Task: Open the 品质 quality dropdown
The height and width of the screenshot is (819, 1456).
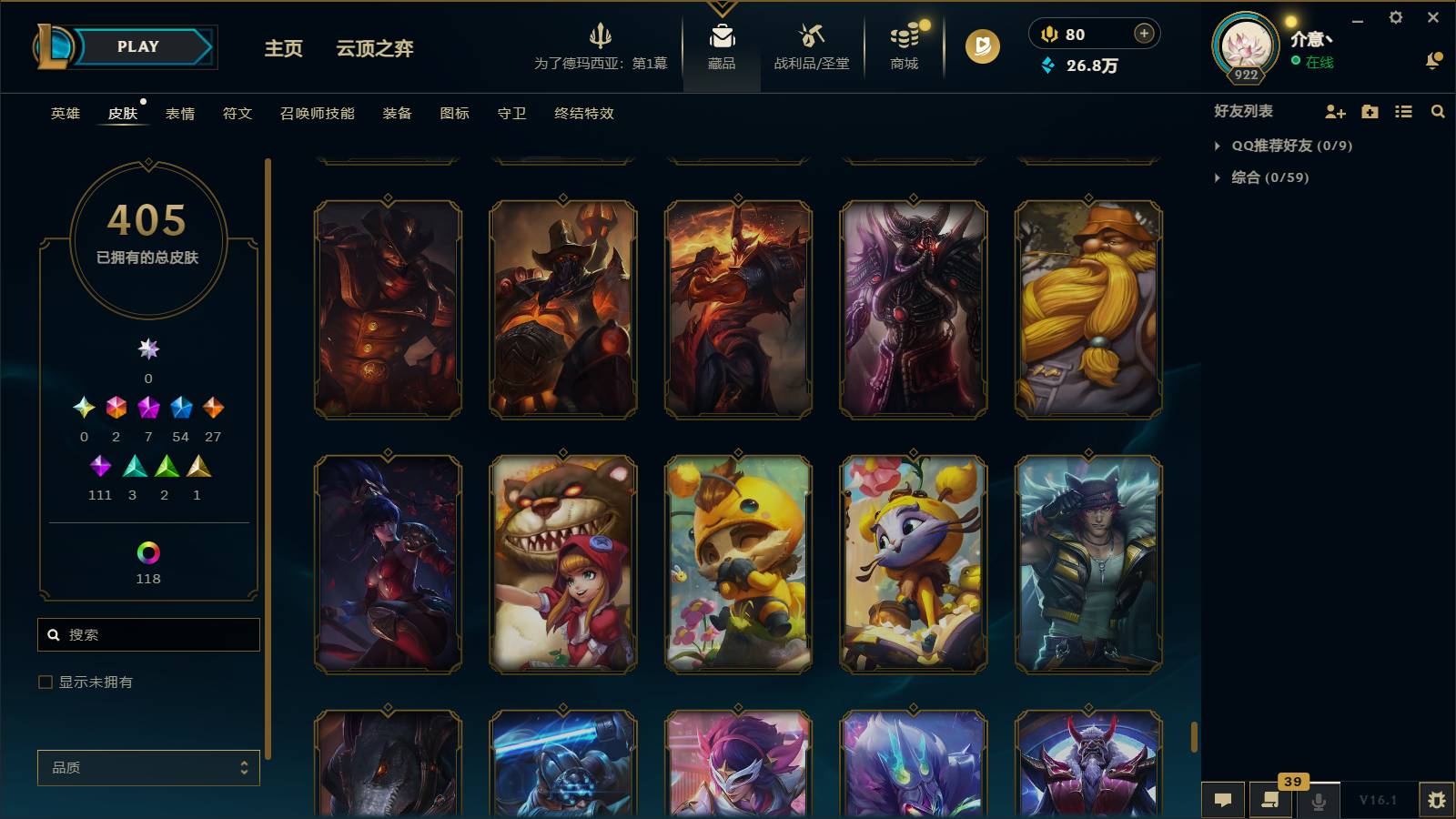Action: click(148, 768)
